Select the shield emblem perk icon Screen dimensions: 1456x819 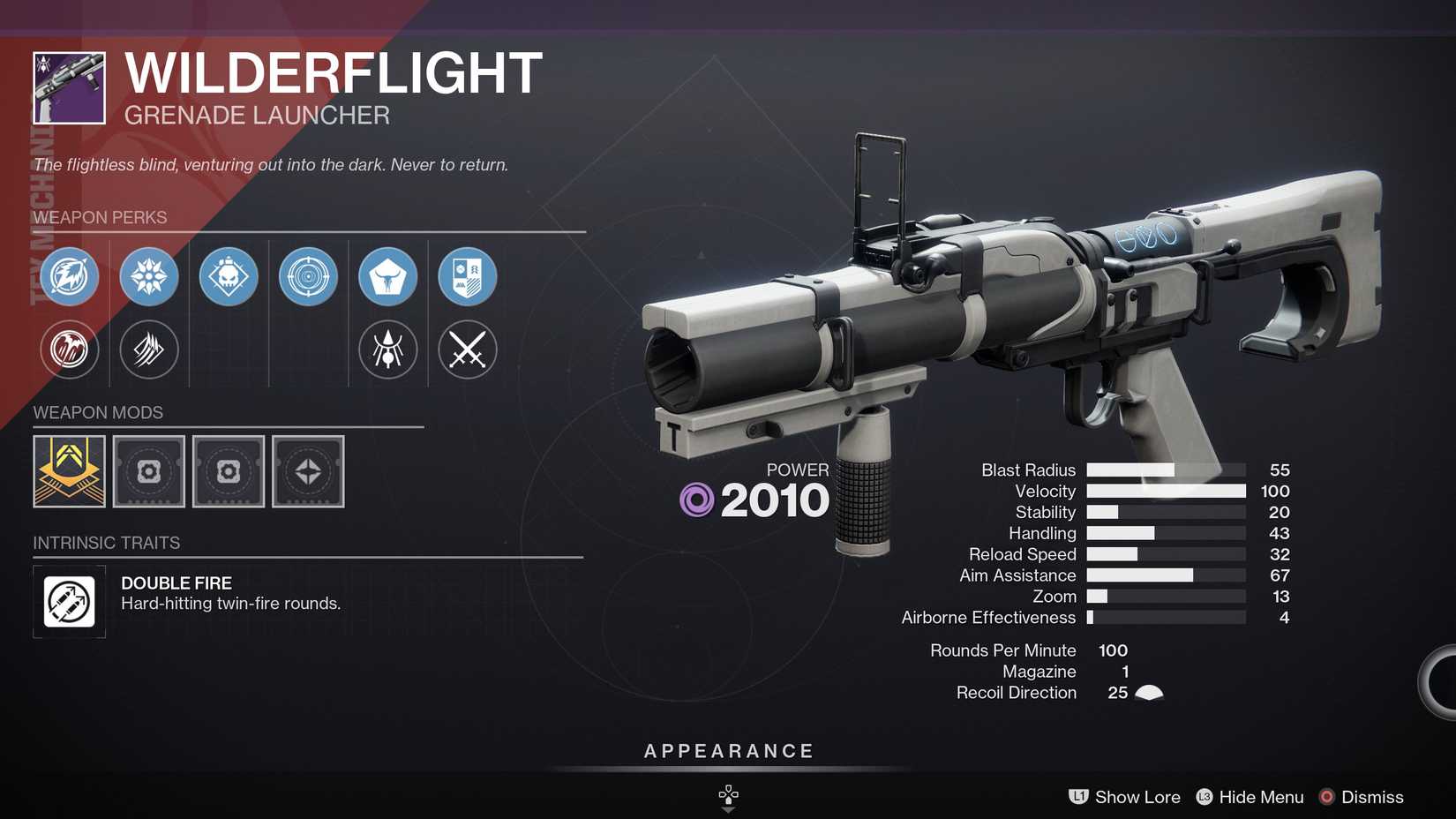point(467,276)
